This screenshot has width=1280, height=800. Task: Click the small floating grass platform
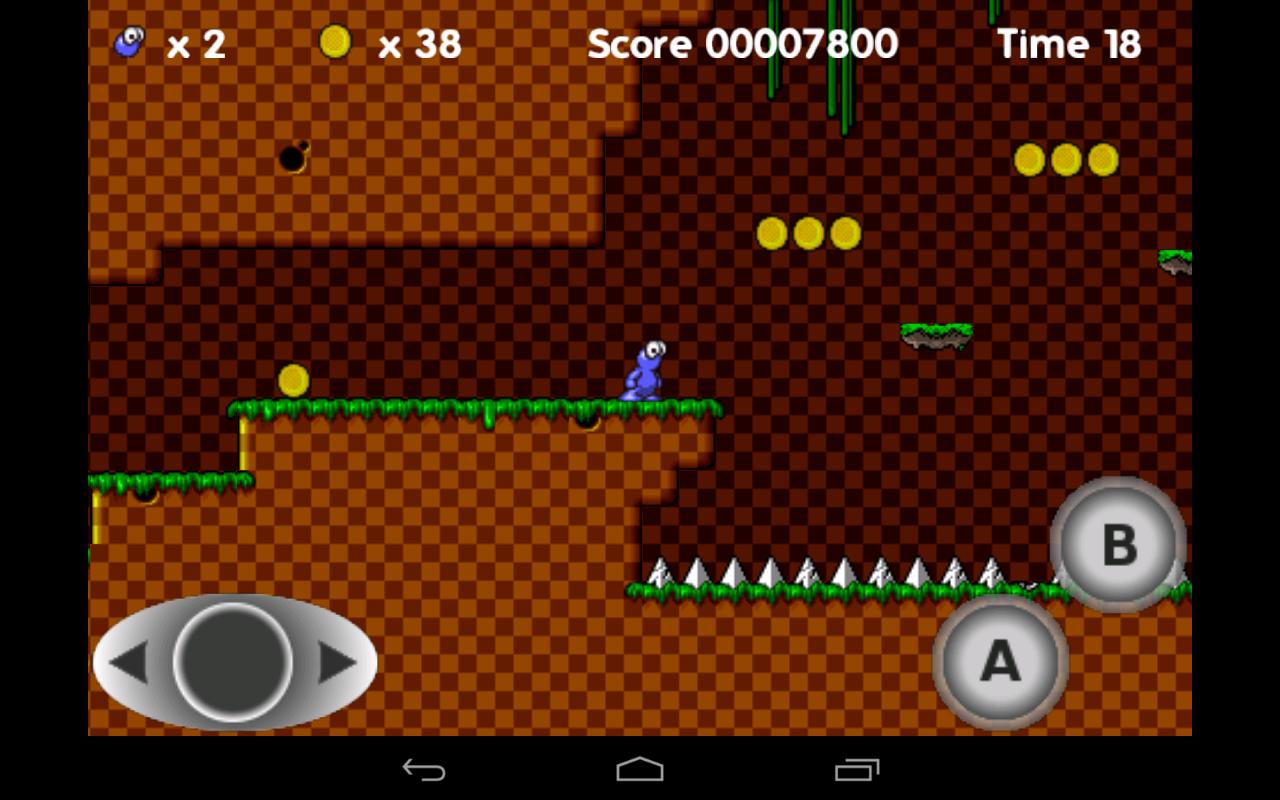(x=938, y=333)
